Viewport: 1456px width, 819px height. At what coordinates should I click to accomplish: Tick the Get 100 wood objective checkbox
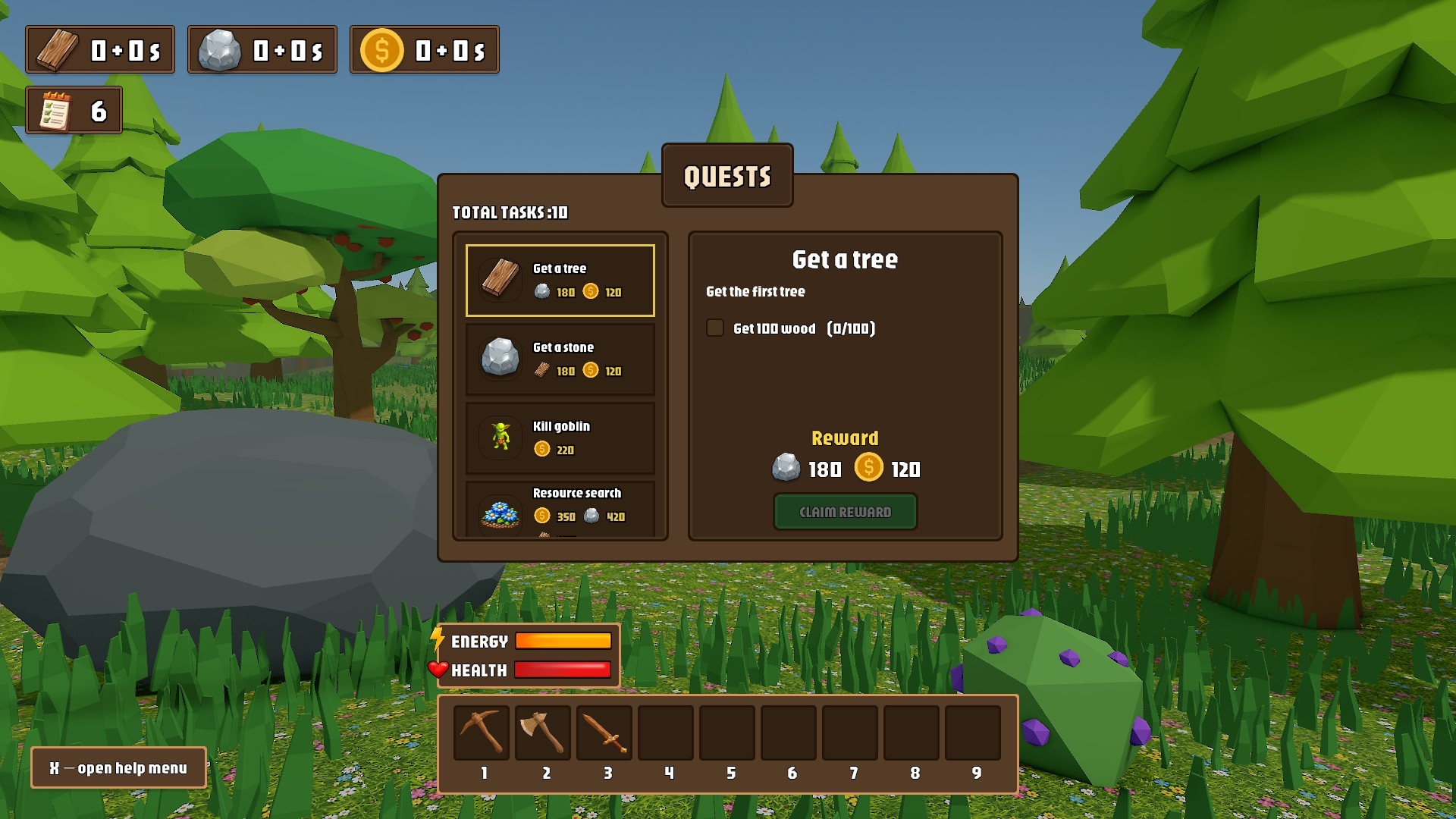click(715, 328)
